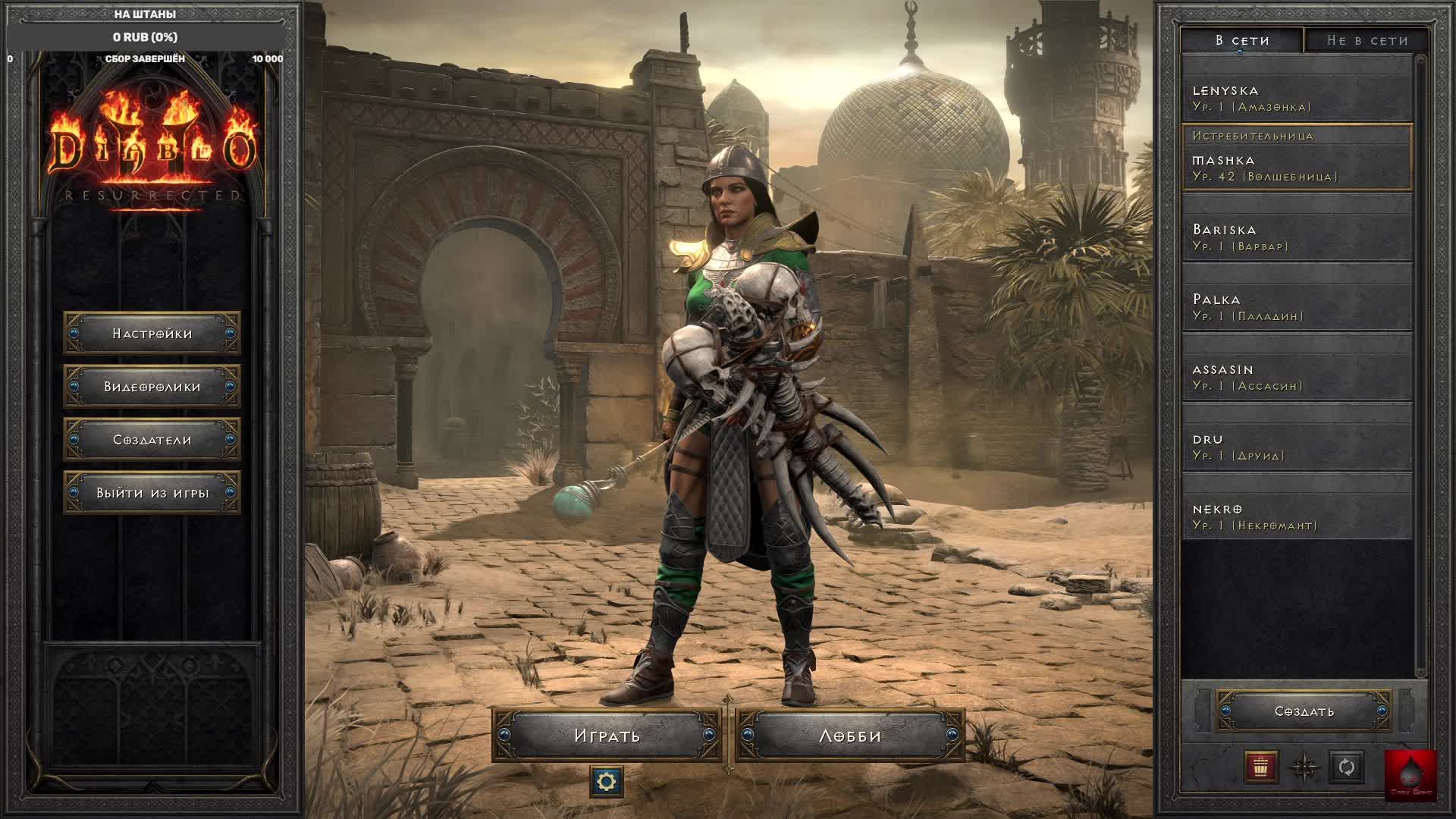Choose Выйти из игры to quit
The height and width of the screenshot is (819, 1456).
(x=152, y=493)
